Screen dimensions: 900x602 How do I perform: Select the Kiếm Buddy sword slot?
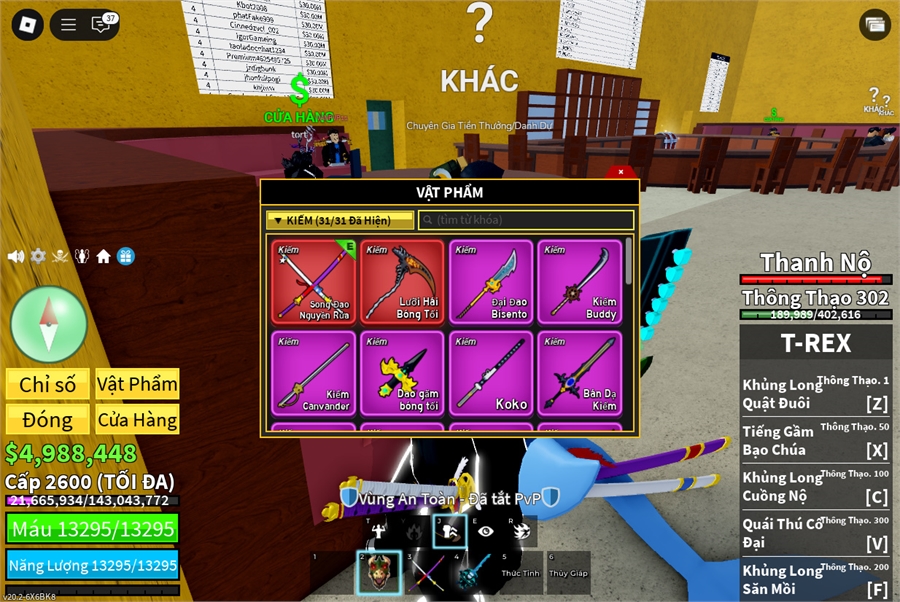[x=579, y=281]
